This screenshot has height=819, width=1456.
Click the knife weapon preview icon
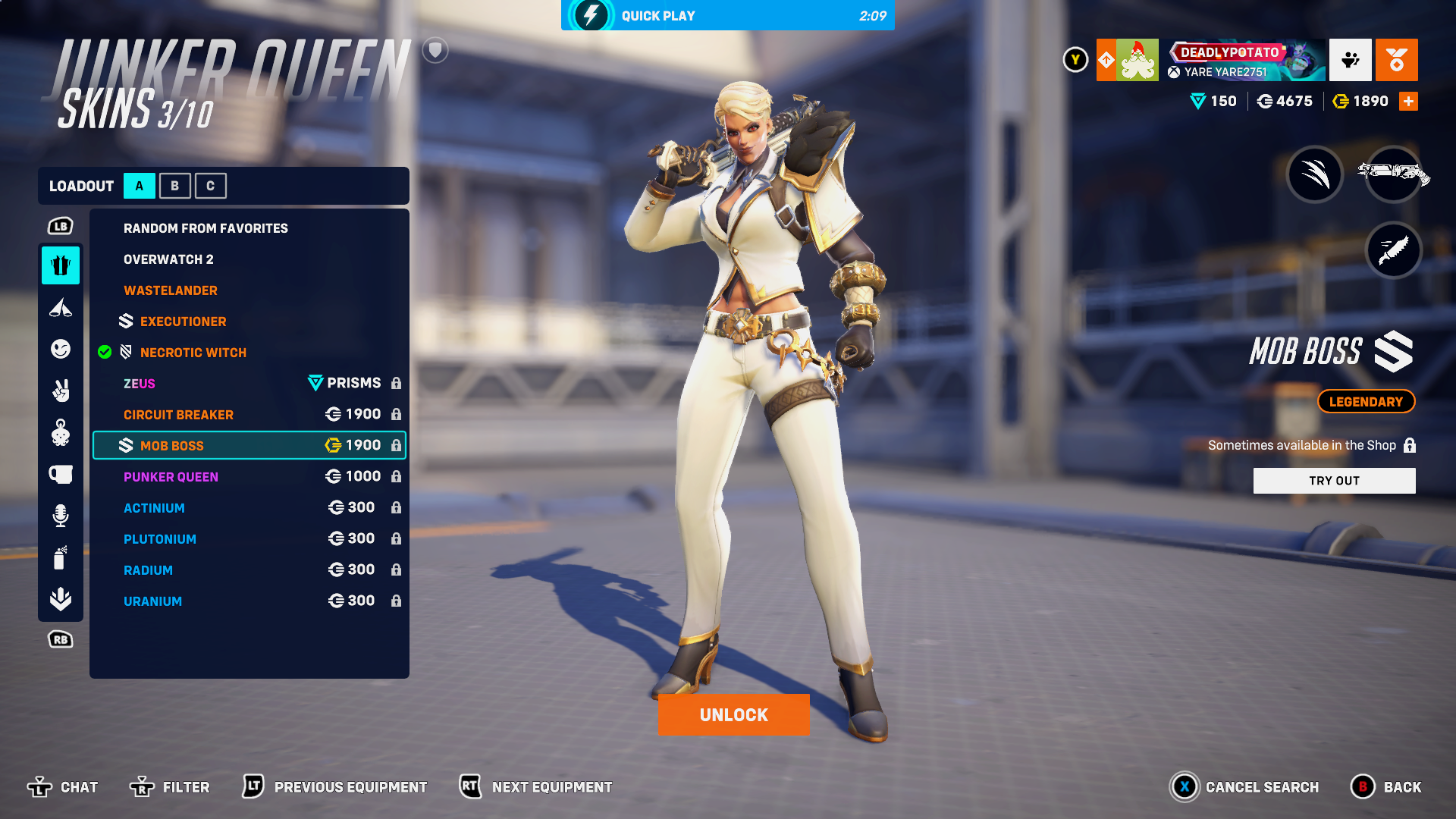click(1394, 250)
